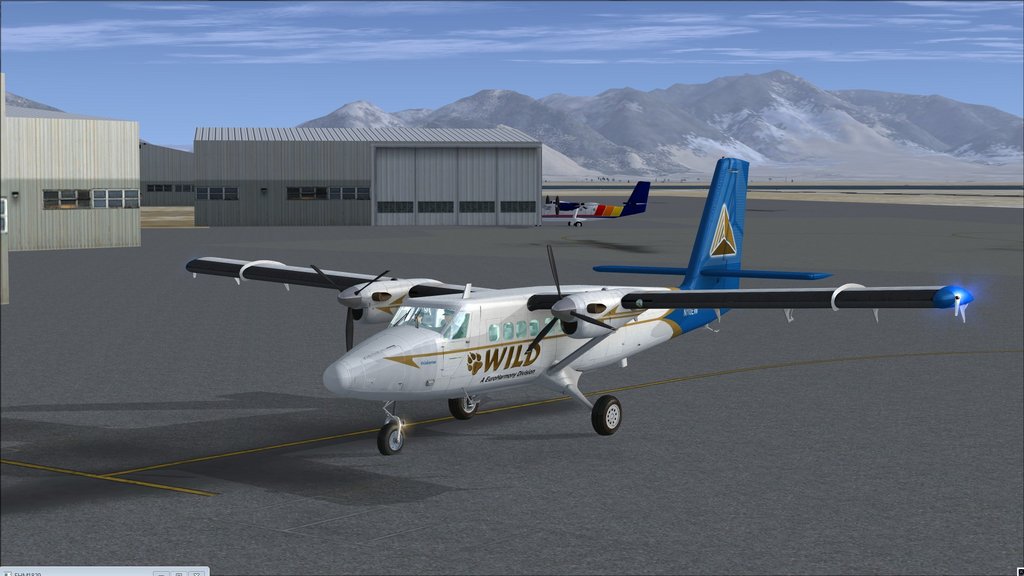The height and width of the screenshot is (576, 1024).
Task: Maximize the minimized bottom-left window
Action: (178, 573)
